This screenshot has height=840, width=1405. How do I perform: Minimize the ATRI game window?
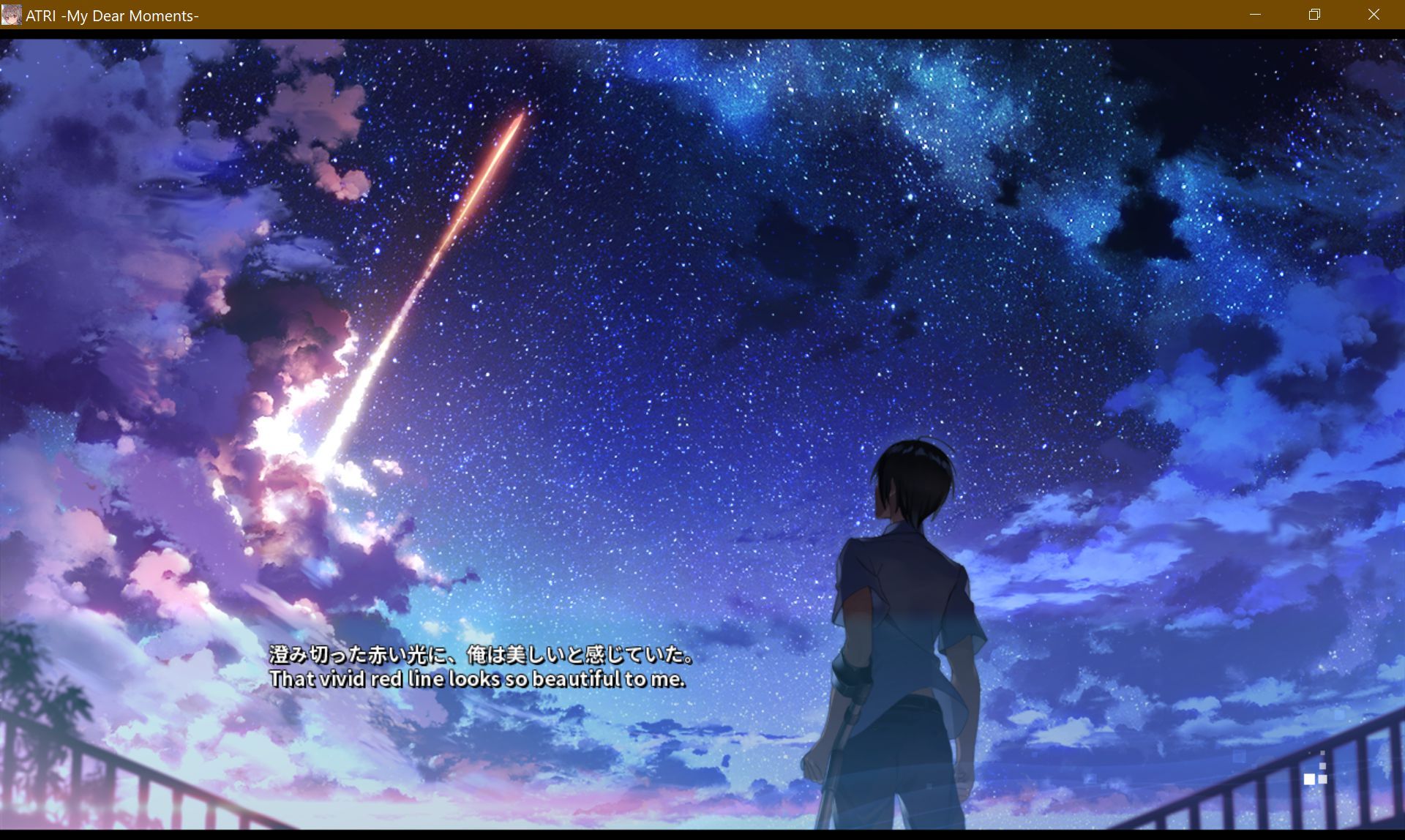click(1256, 15)
